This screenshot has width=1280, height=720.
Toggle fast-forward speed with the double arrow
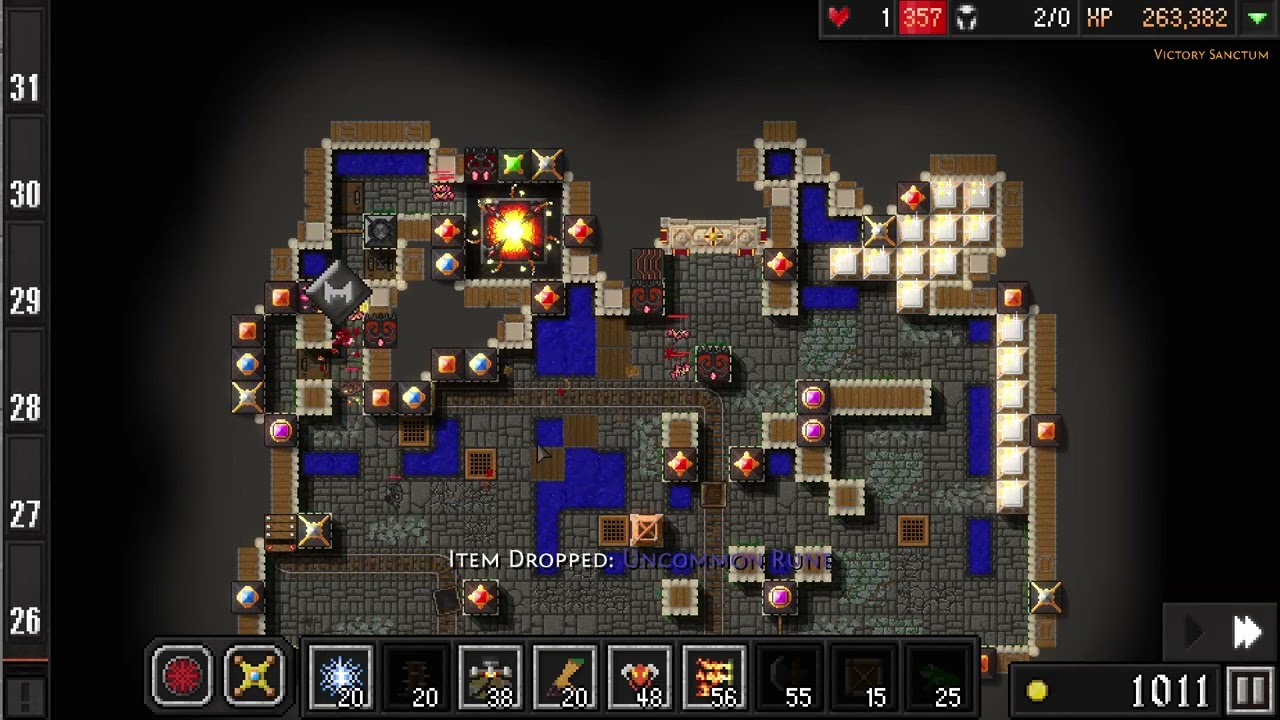click(x=1247, y=631)
